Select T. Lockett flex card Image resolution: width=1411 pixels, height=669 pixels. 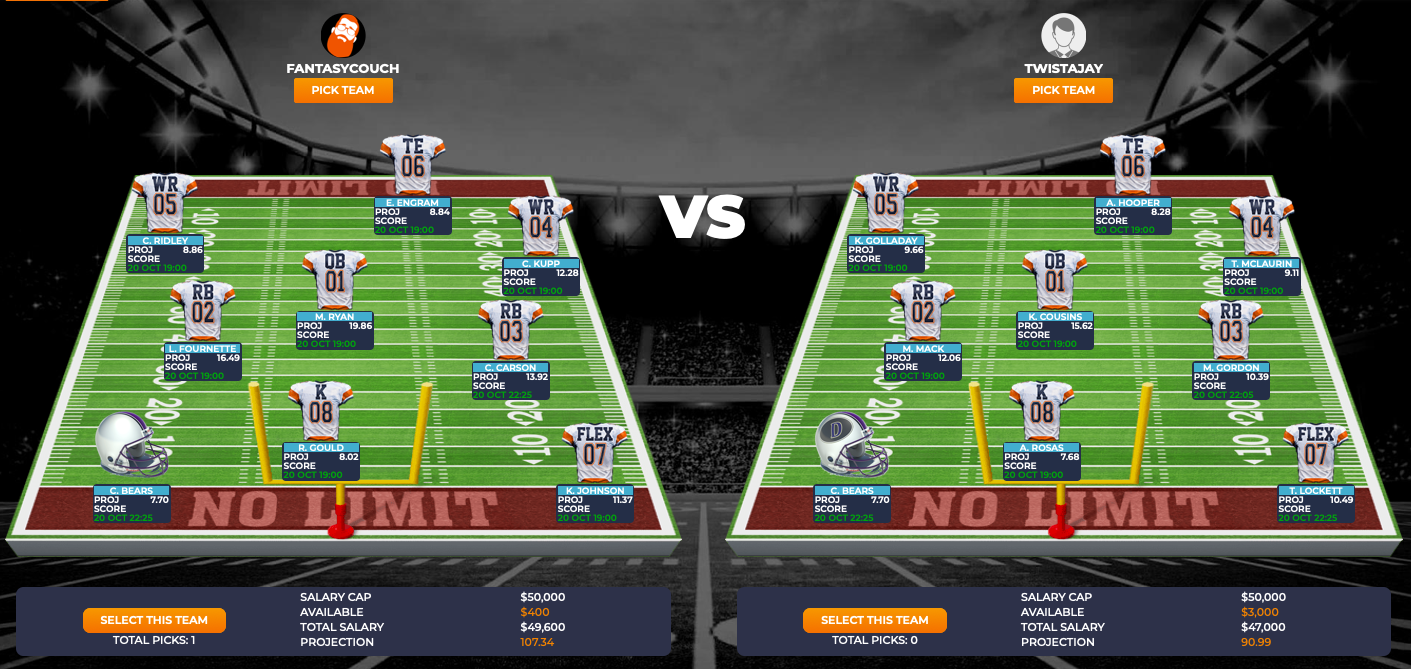[1316, 504]
